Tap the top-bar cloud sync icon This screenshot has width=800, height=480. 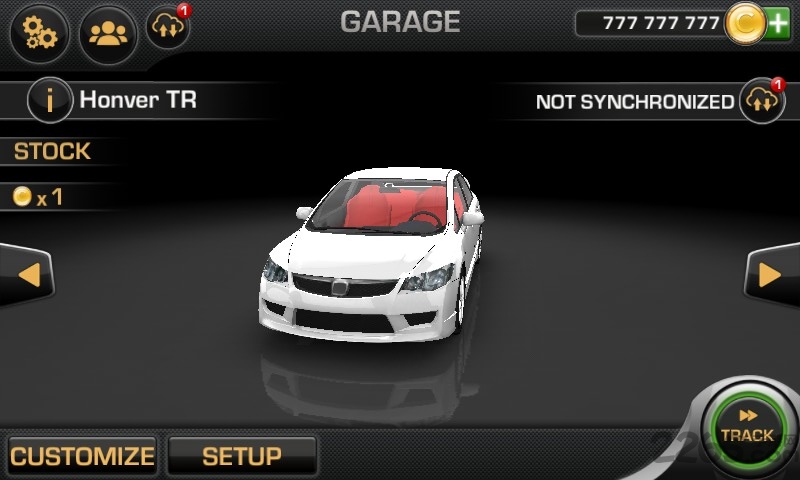pyautogui.click(x=166, y=29)
